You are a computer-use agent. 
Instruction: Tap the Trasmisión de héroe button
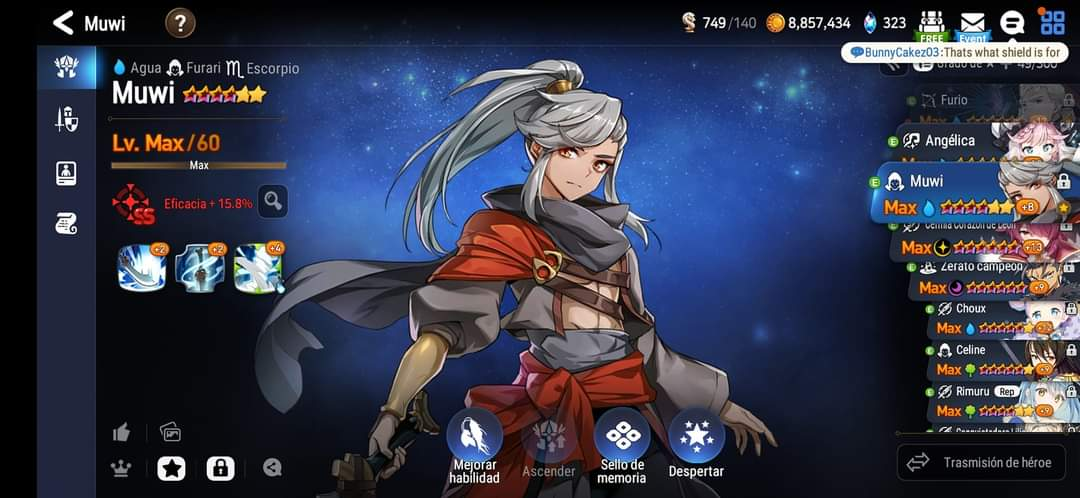[x=980, y=462]
